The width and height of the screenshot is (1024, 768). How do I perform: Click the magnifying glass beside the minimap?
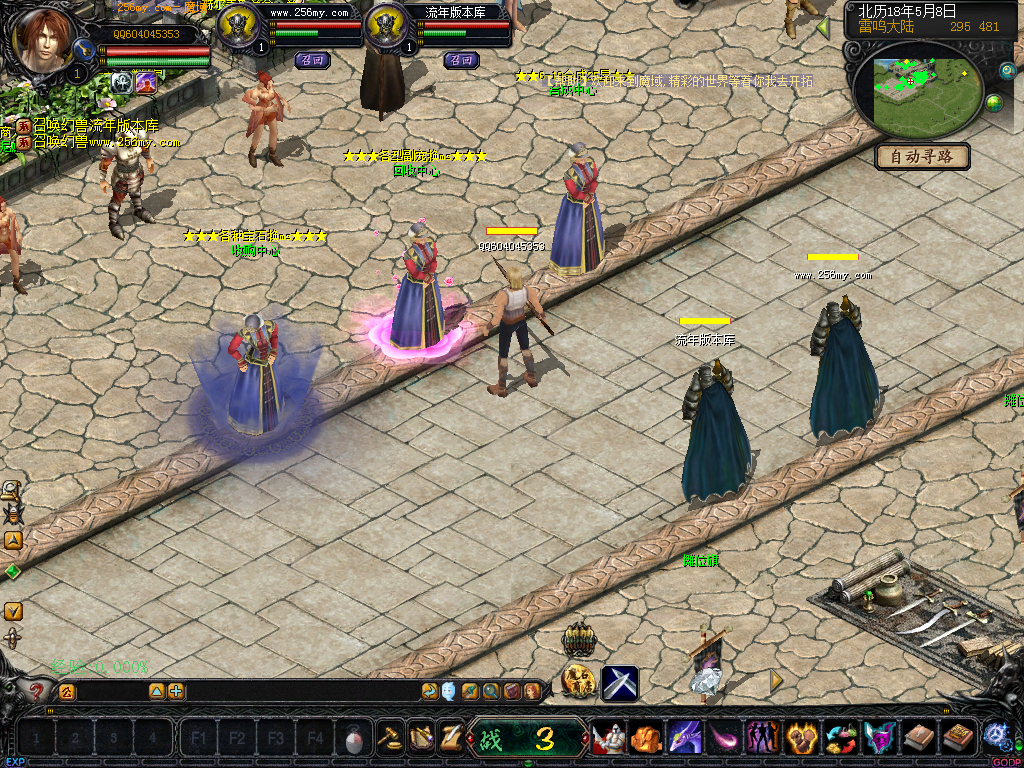[1007, 71]
